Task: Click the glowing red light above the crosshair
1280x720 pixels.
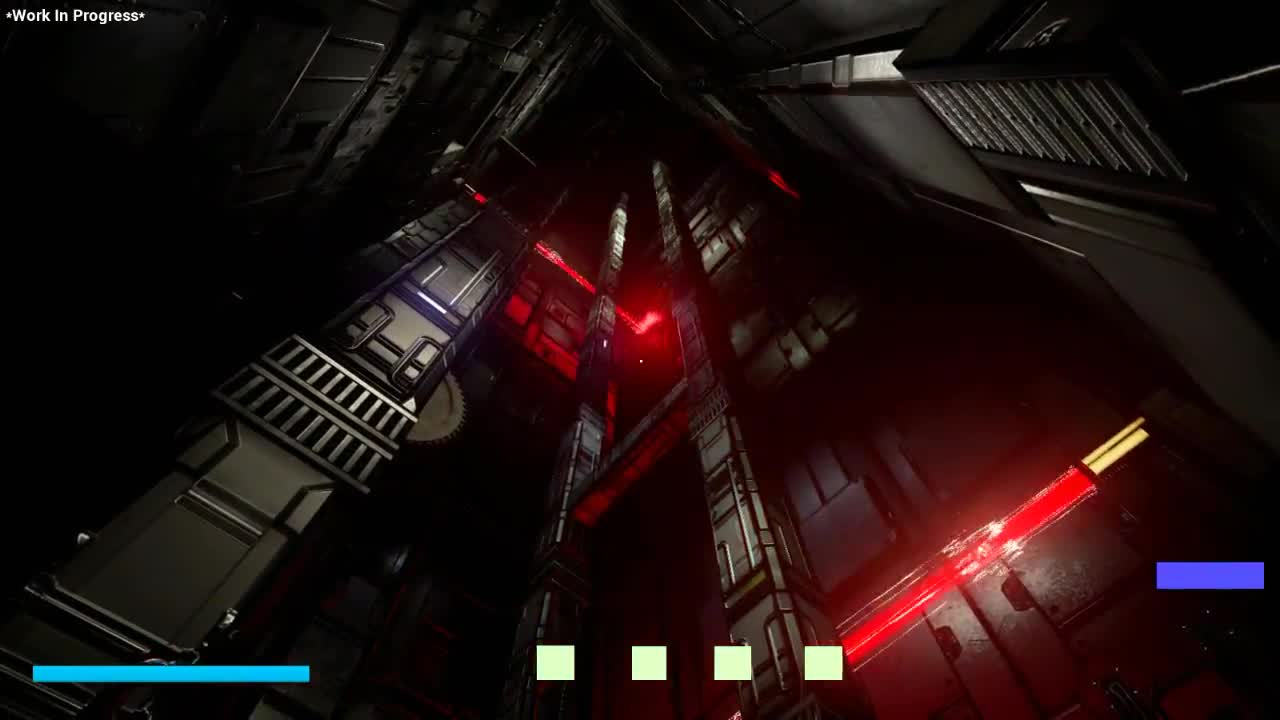Action: 650,318
